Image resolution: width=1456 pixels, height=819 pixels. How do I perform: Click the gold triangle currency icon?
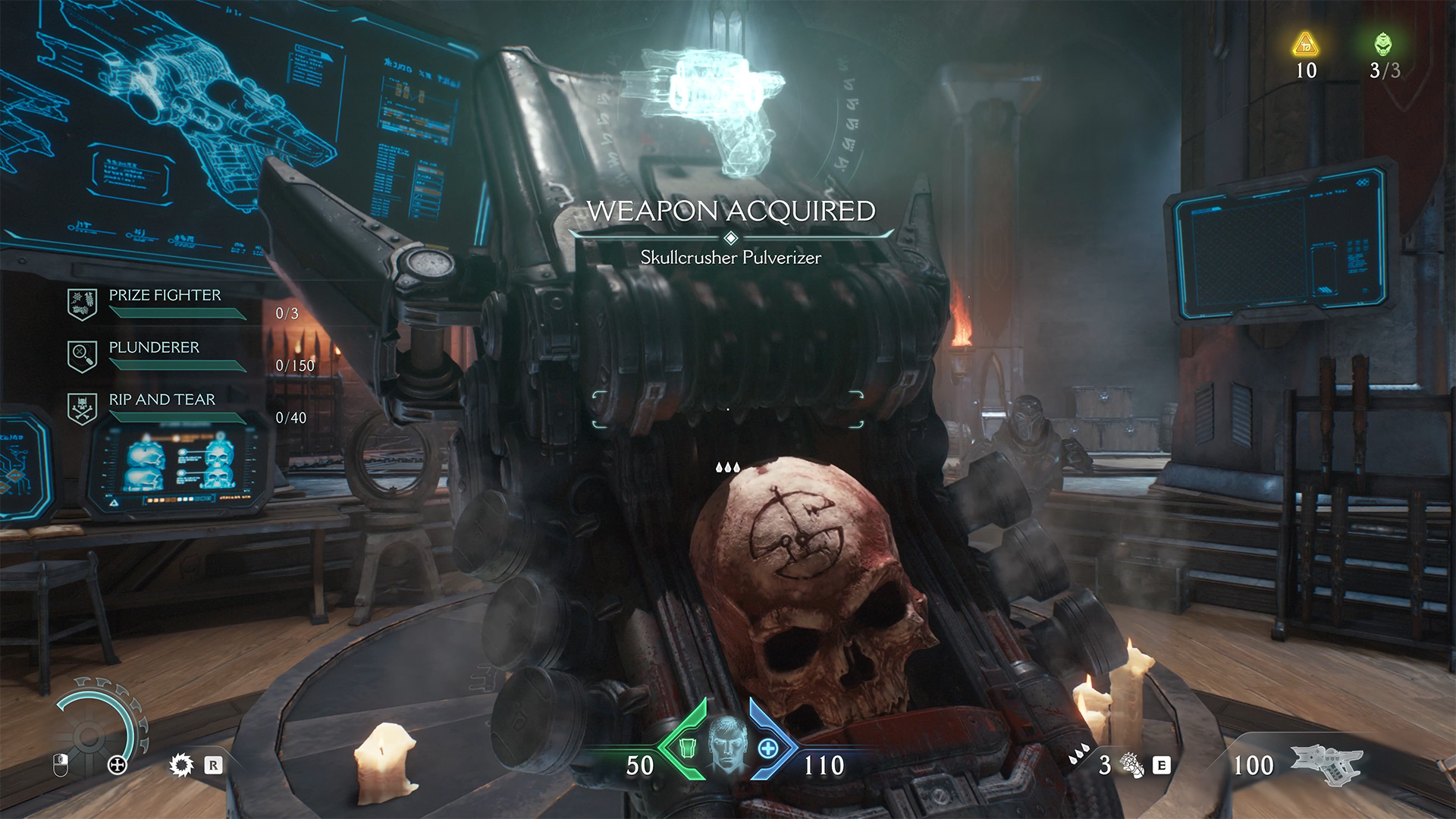point(1305,44)
